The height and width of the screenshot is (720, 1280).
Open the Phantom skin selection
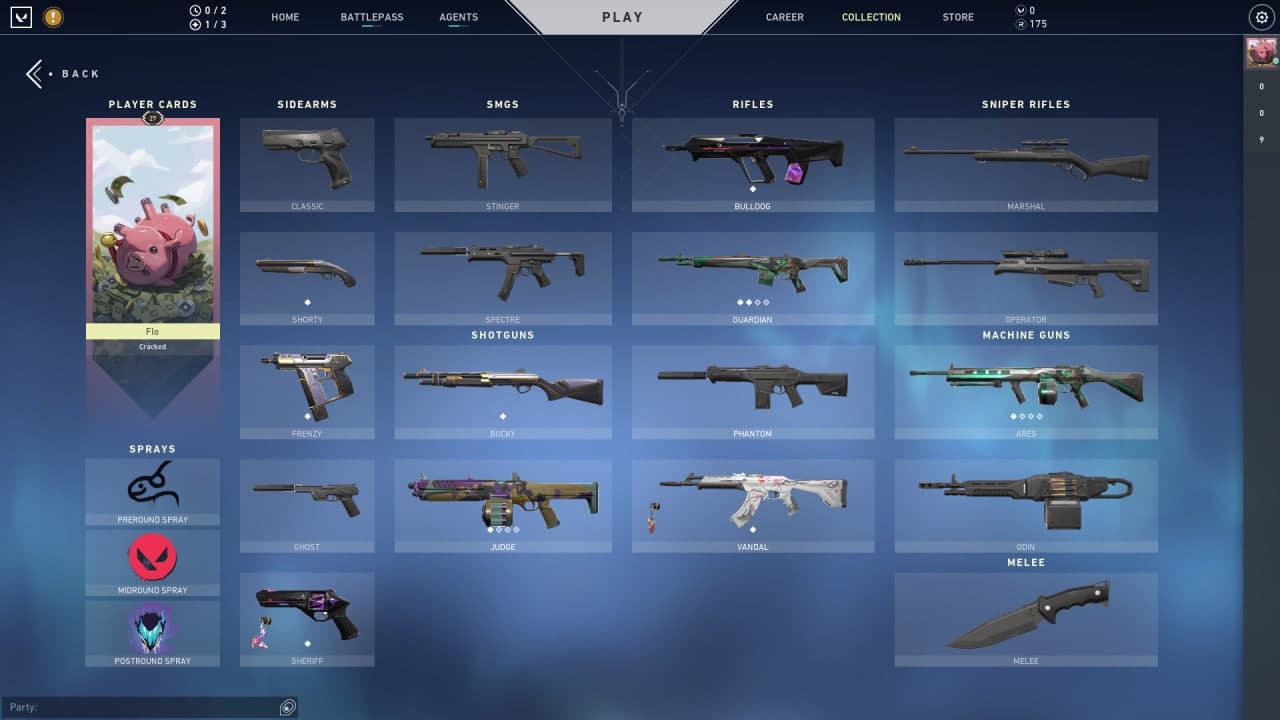pyautogui.click(x=753, y=392)
